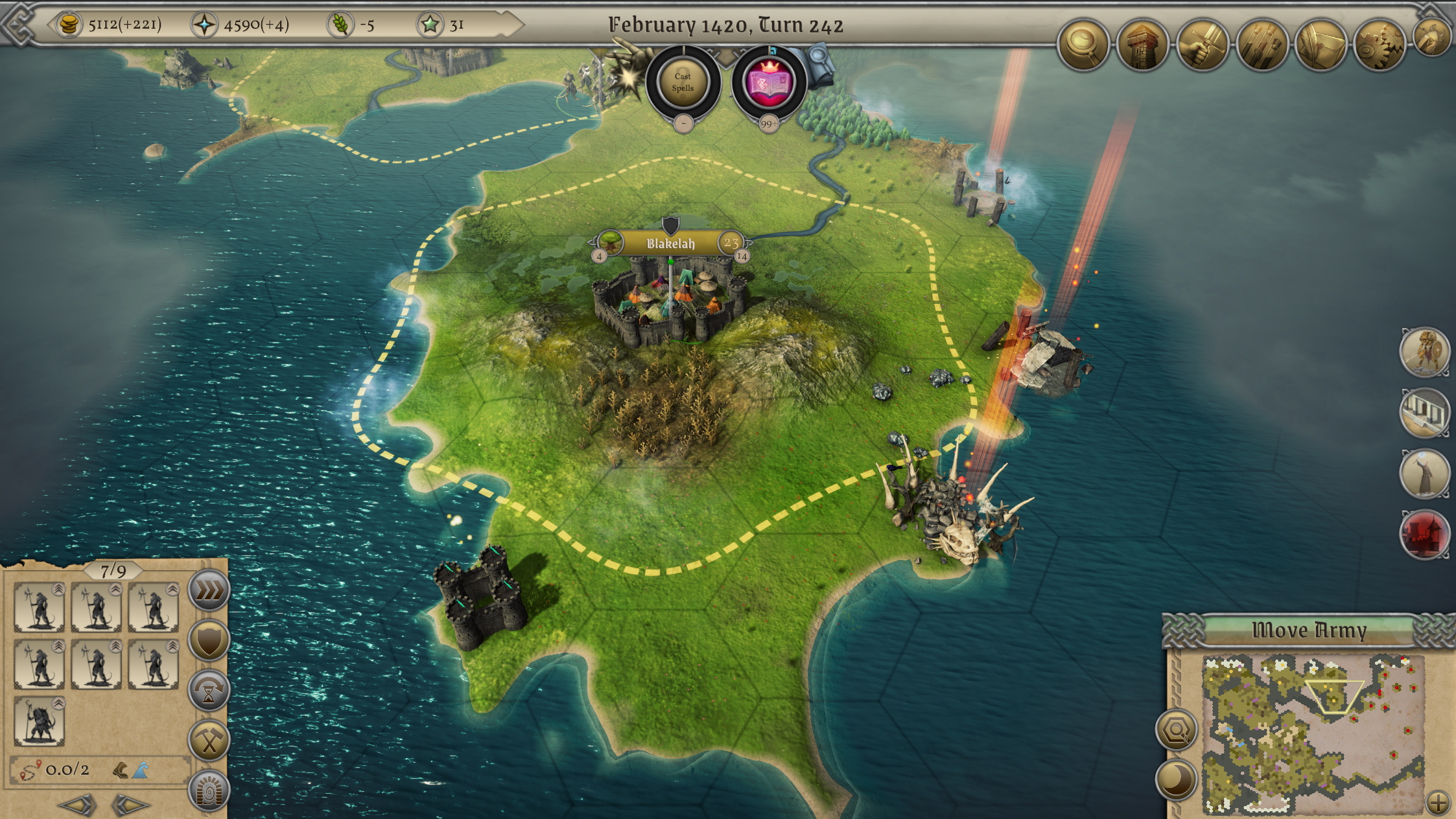Click the beetle bug icon
1456x819 pixels.
1433,36
